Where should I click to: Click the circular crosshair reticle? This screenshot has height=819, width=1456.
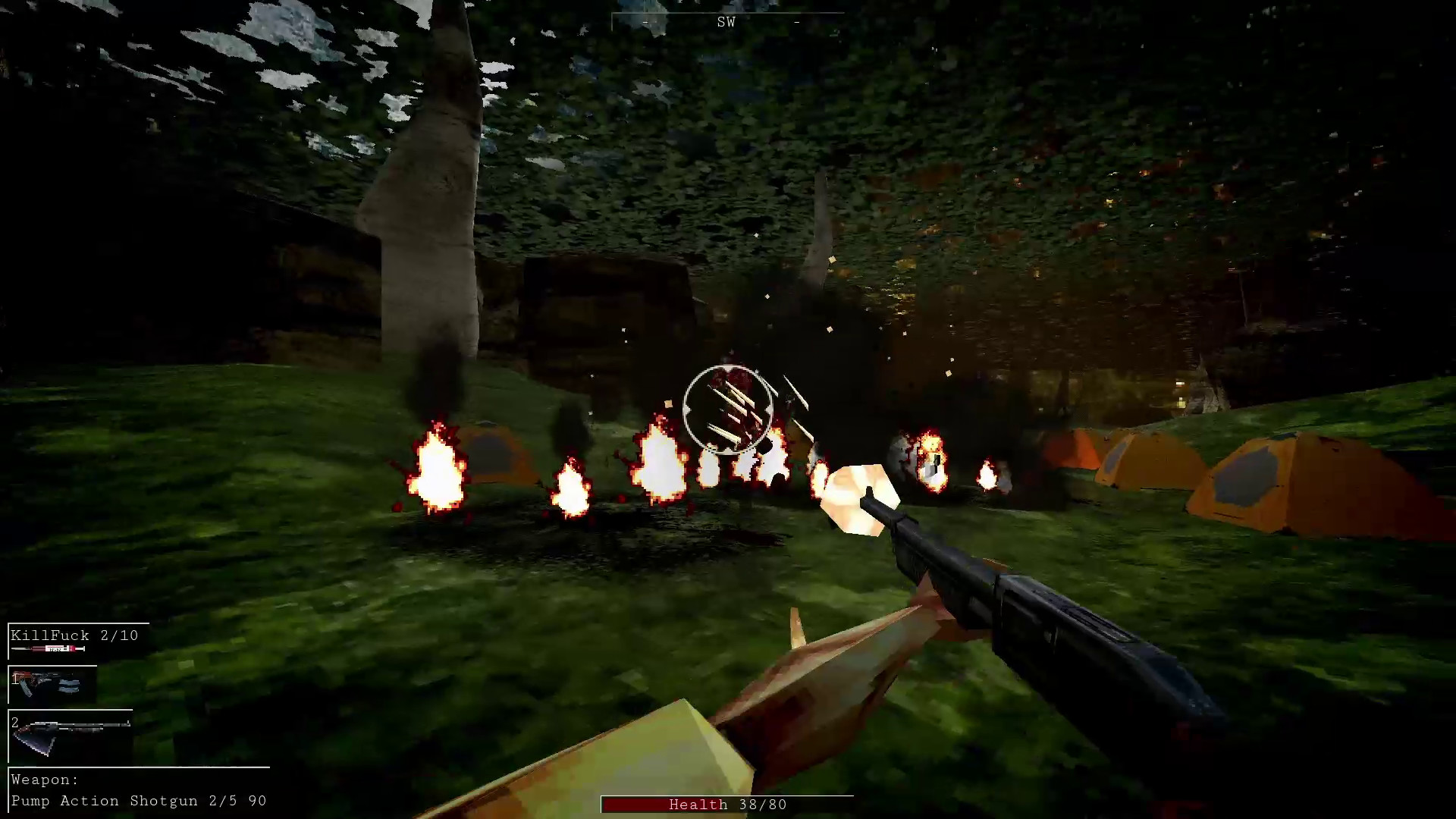click(728, 409)
